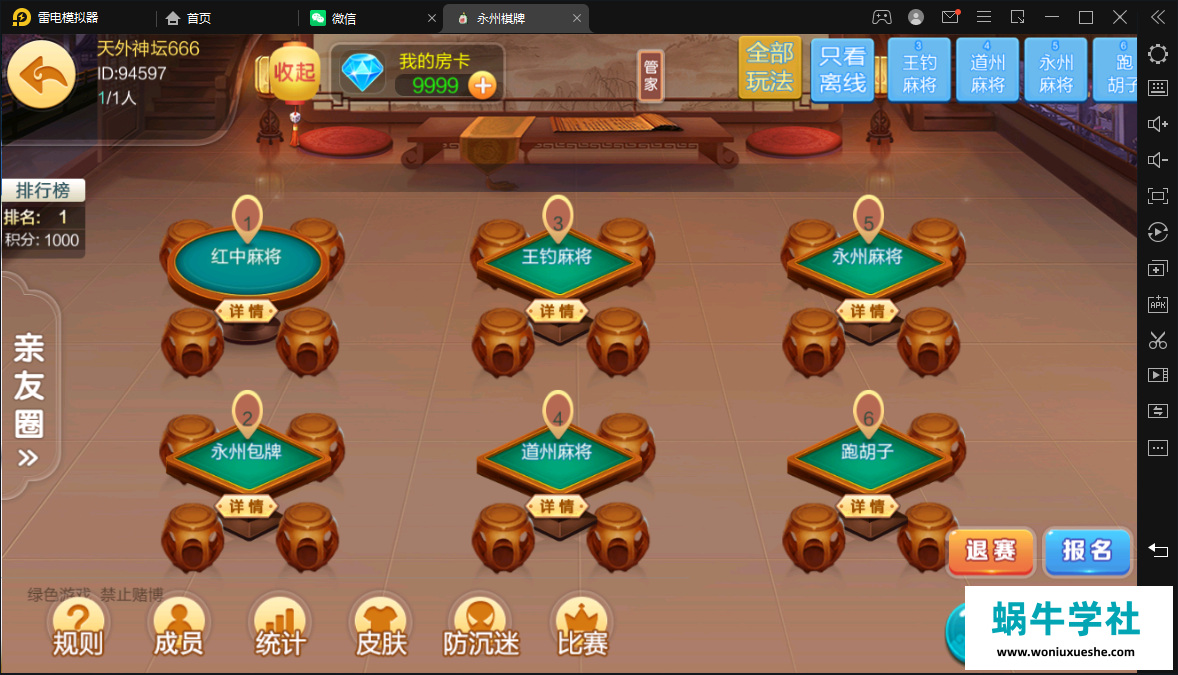Withdraw using the 退赛 button
This screenshot has width=1178, height=675.
point(991,551)
